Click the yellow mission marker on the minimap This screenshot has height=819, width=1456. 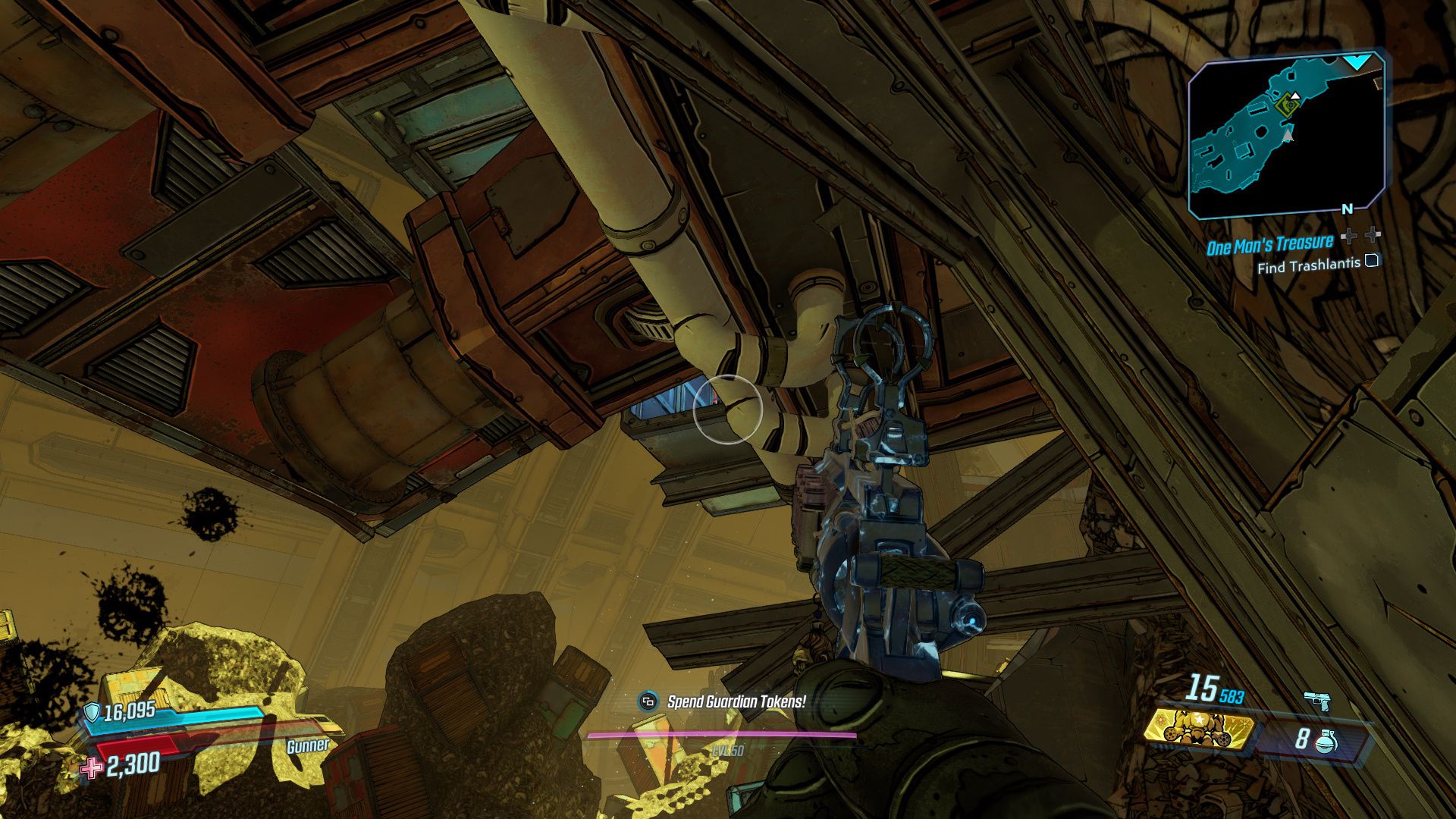(x=1288, y=105)
